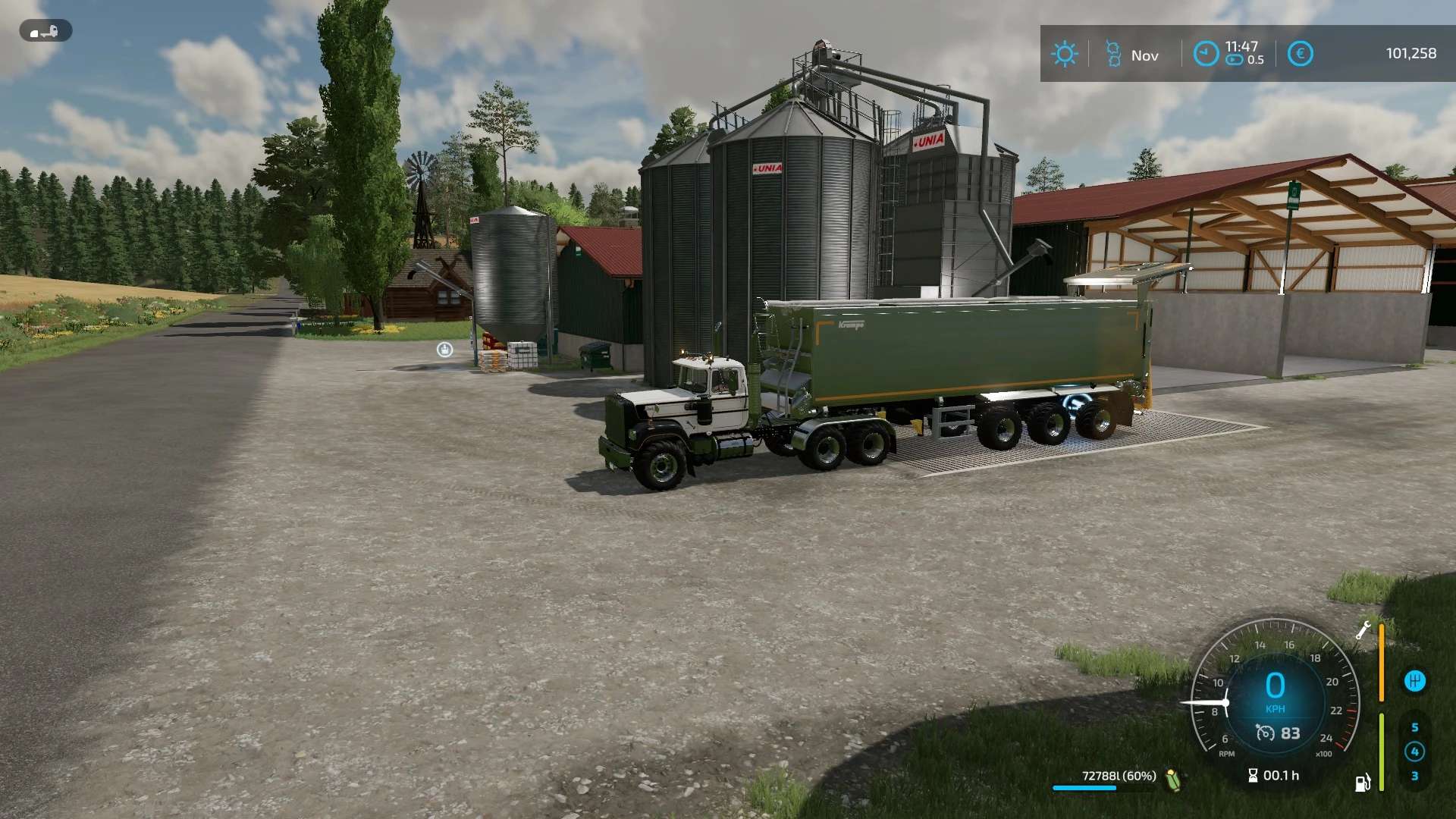Click the sun weather icon
Image resolution: width=1456 pixels, height=819 pixels.
[x=1064, y=54]
